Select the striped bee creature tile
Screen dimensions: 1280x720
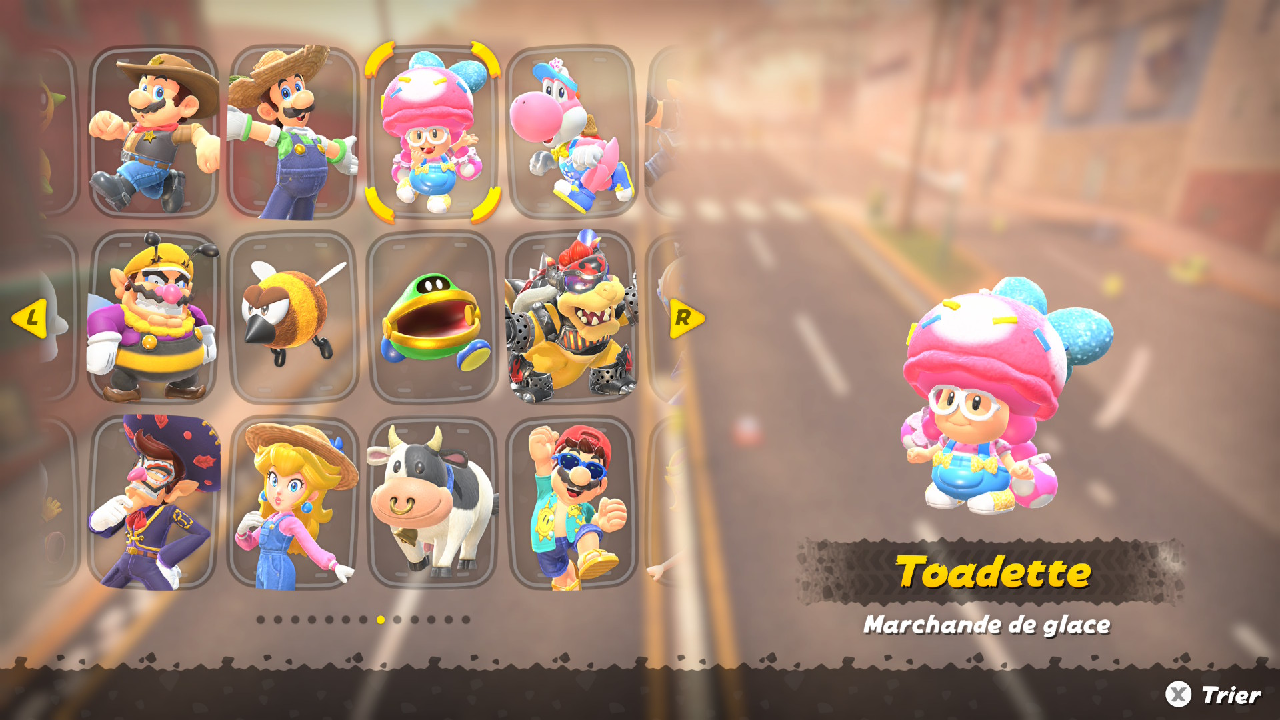point(292,317)
